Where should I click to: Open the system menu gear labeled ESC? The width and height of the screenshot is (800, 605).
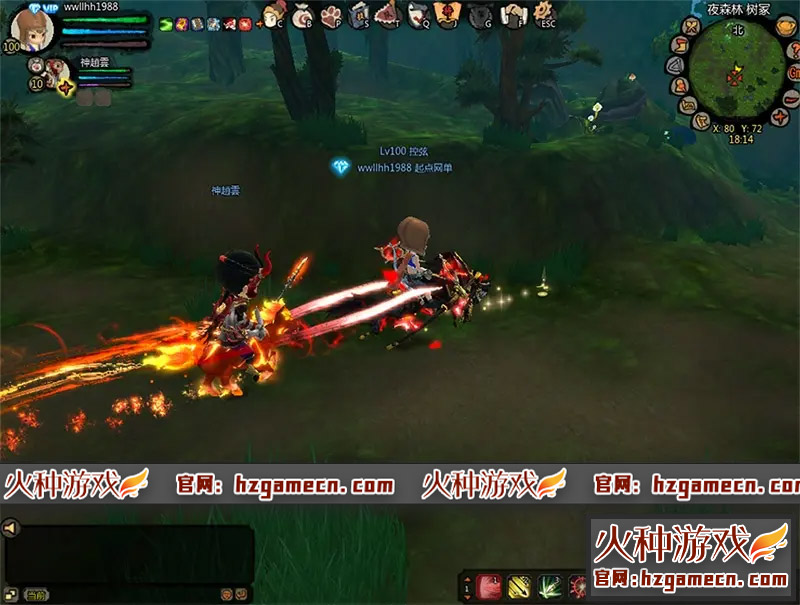click(543, 16)
